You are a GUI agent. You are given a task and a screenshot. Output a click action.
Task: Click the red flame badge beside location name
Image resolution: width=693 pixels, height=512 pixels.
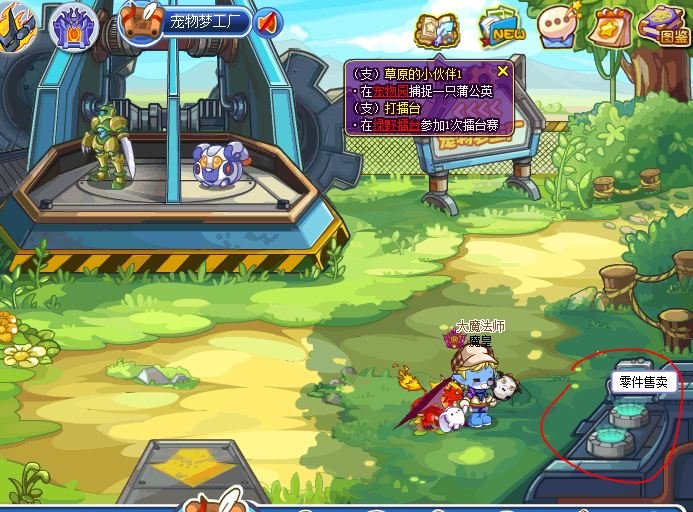(x=267, y=22)
